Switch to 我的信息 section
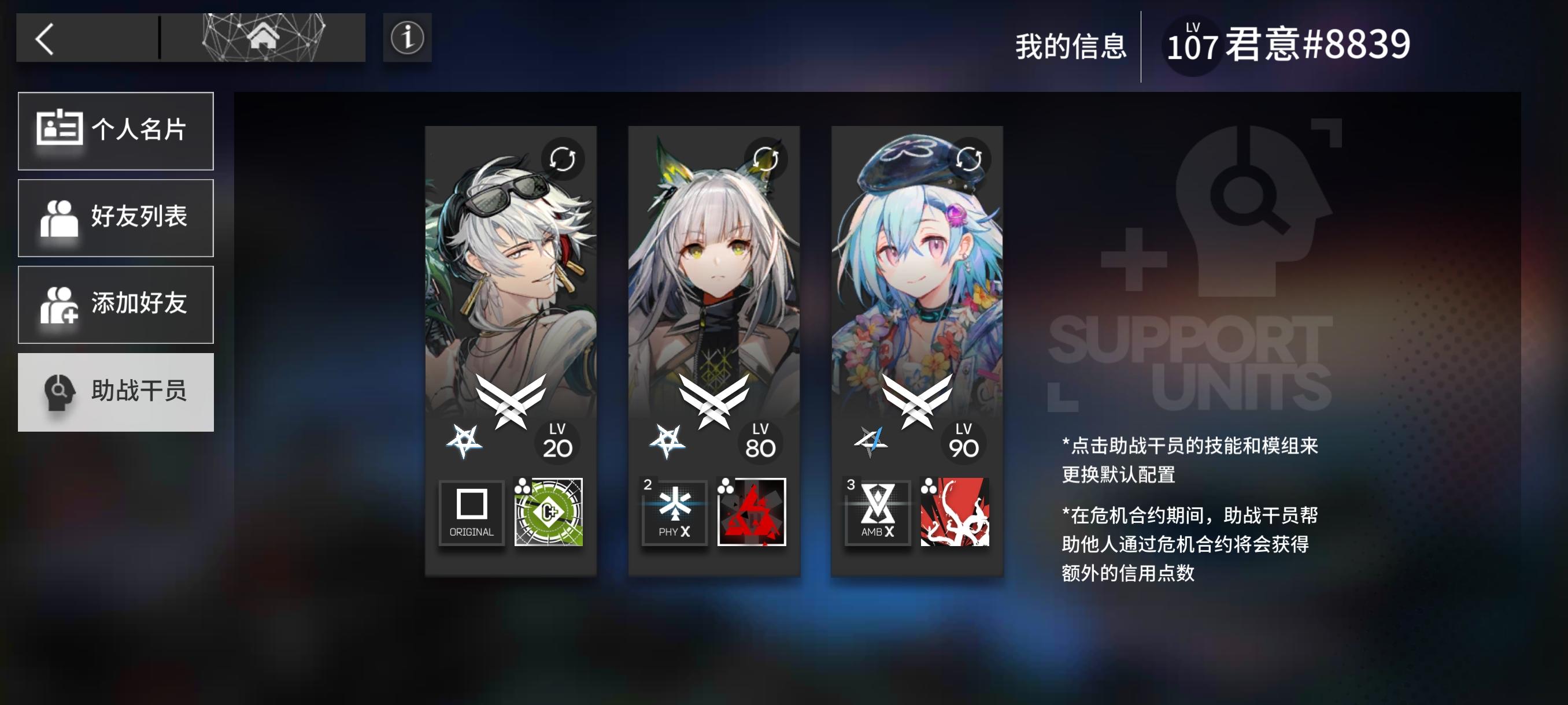This screenshot has width=1568, height=705. pyautogui.click(x=1073, y=46)
